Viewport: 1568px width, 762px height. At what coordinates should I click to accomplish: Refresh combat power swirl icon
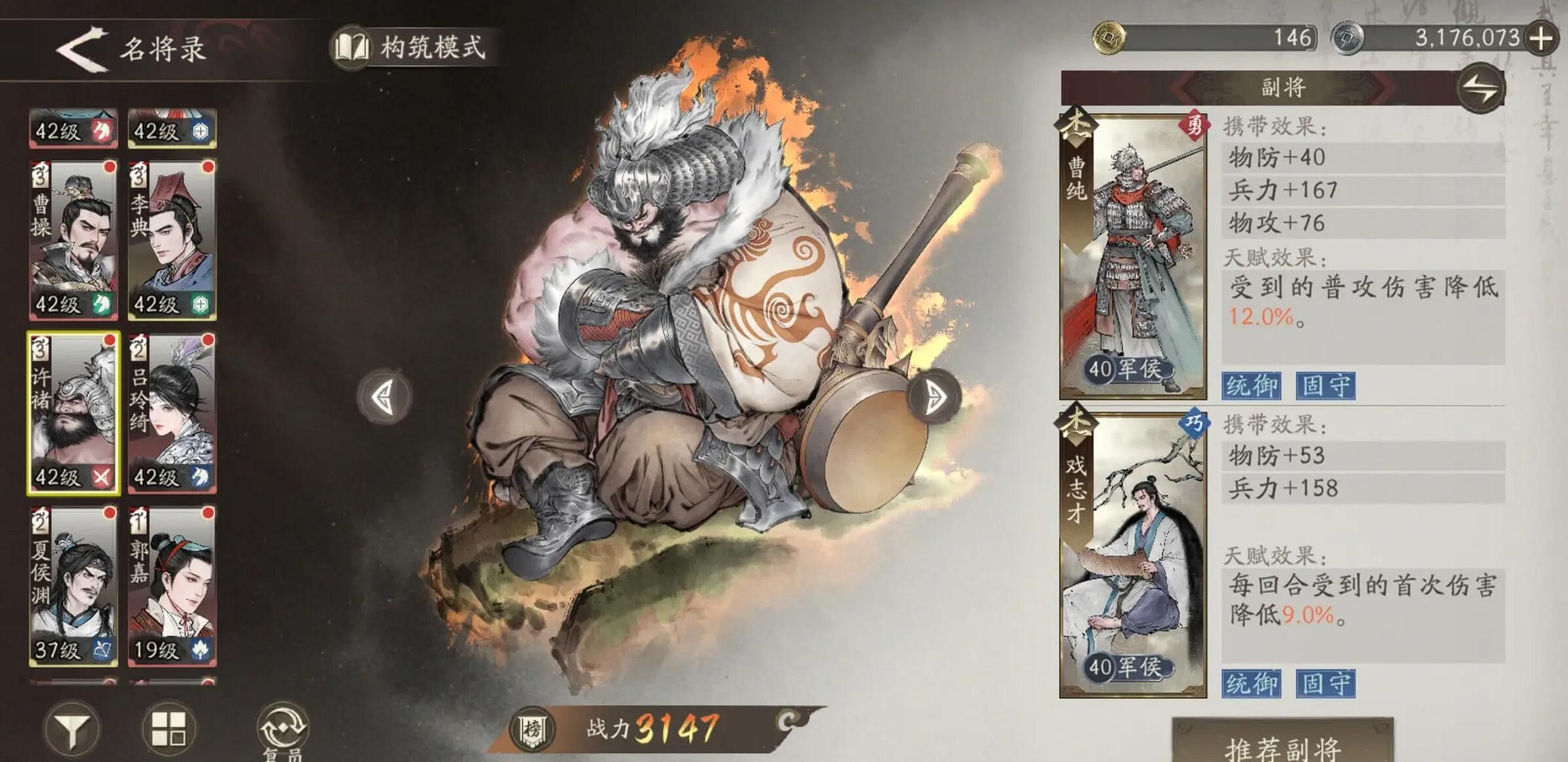click(x=788, y=721)
